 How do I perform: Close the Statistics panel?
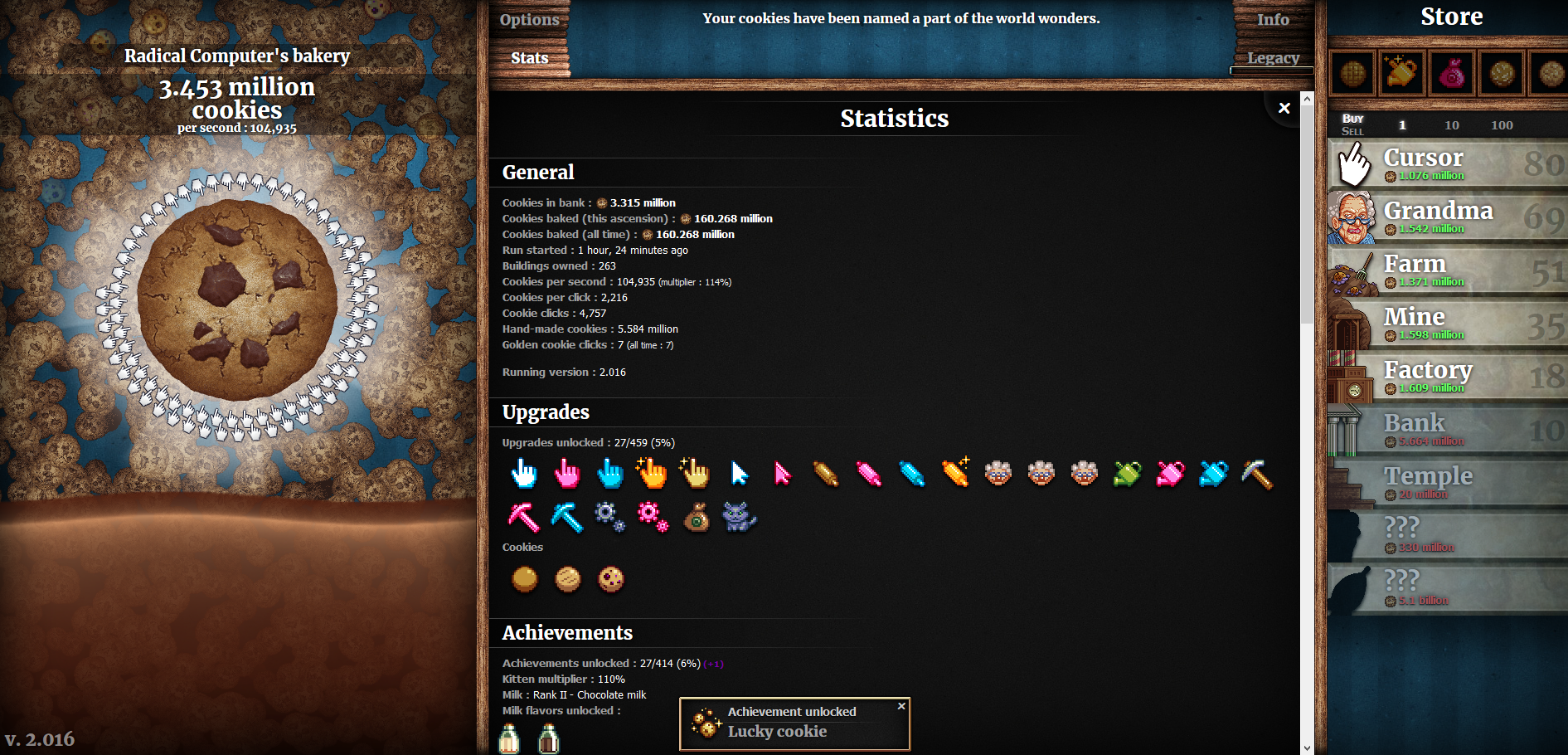coord(1284,108)
